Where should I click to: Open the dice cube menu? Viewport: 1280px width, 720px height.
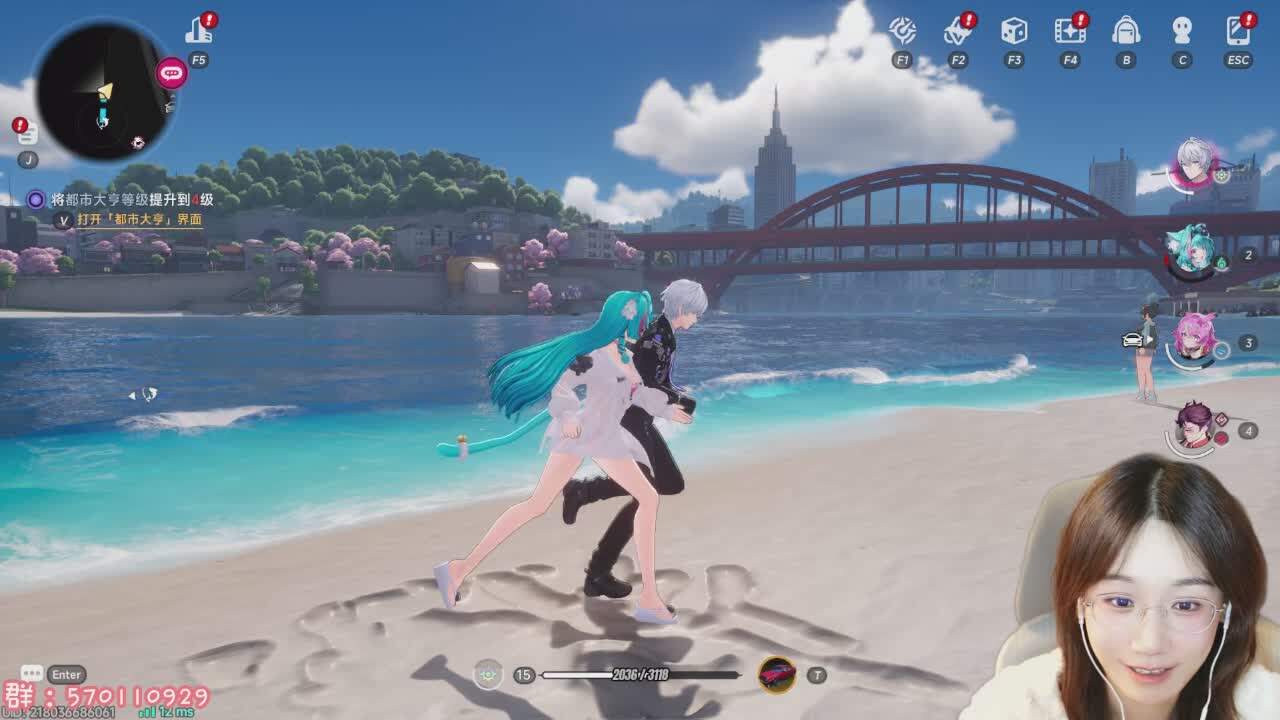click(1014, 30)
